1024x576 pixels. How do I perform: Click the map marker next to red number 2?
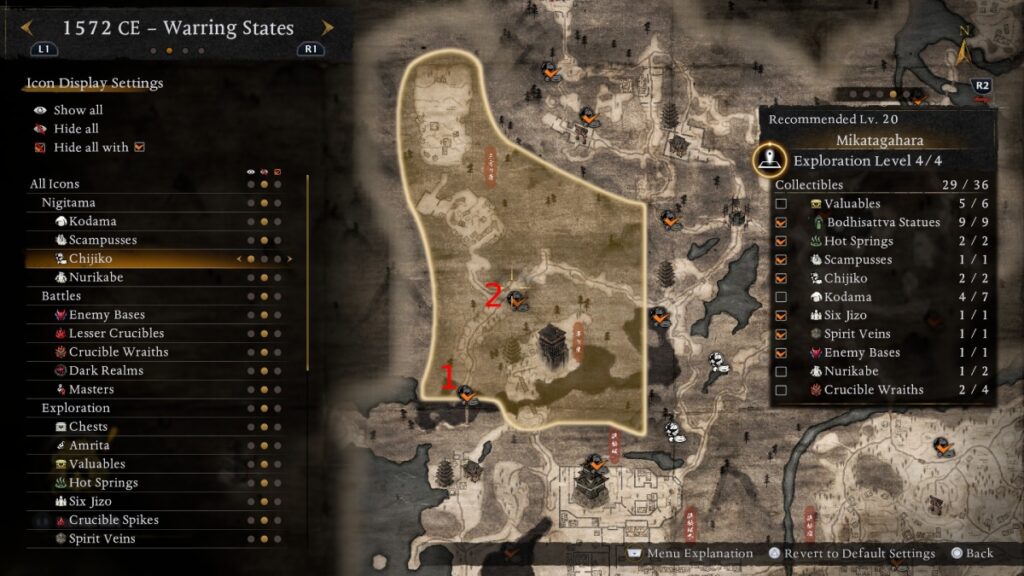(x=517, y=298)
